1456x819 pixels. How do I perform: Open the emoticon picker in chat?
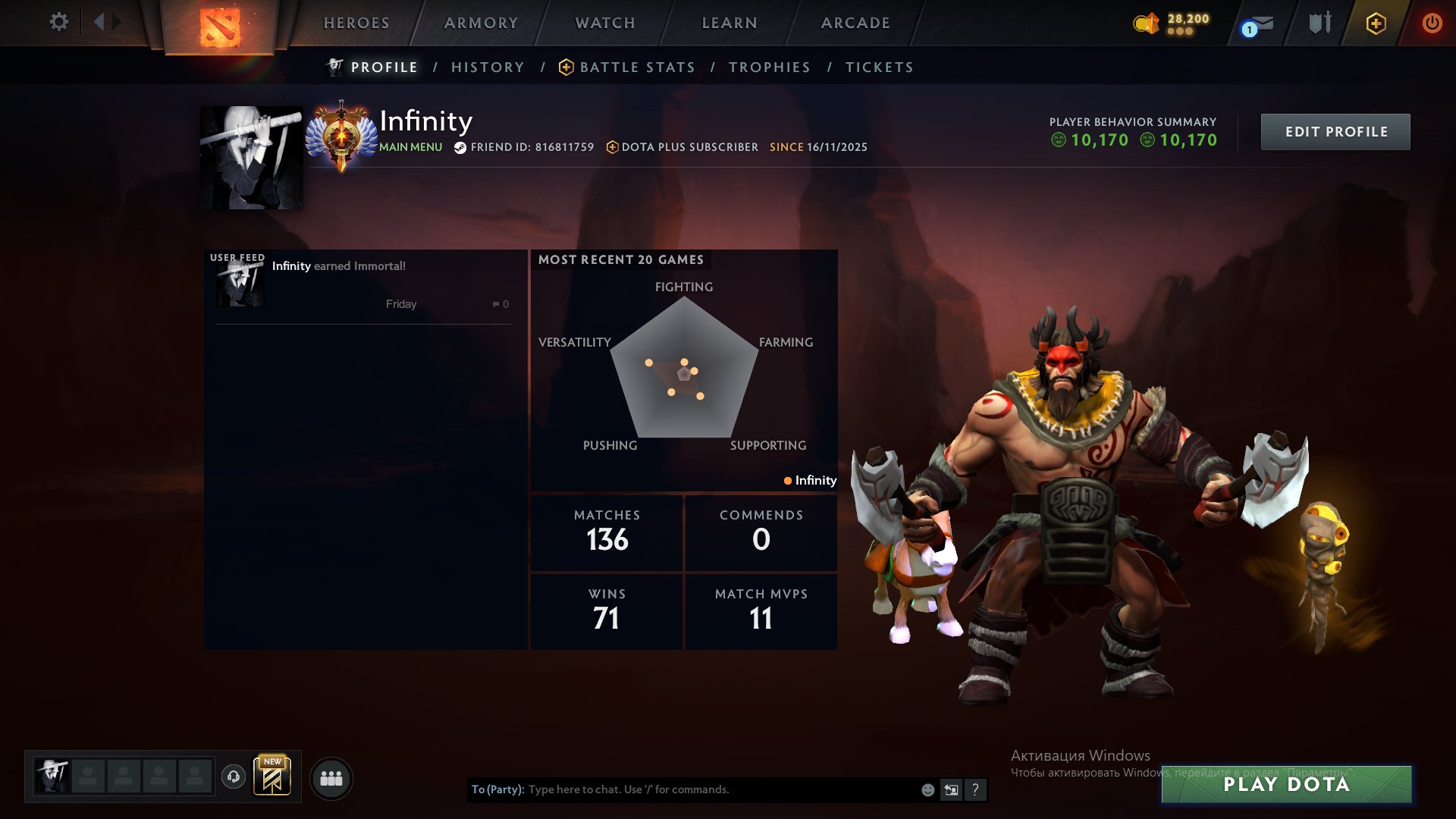tap(927, 789)
